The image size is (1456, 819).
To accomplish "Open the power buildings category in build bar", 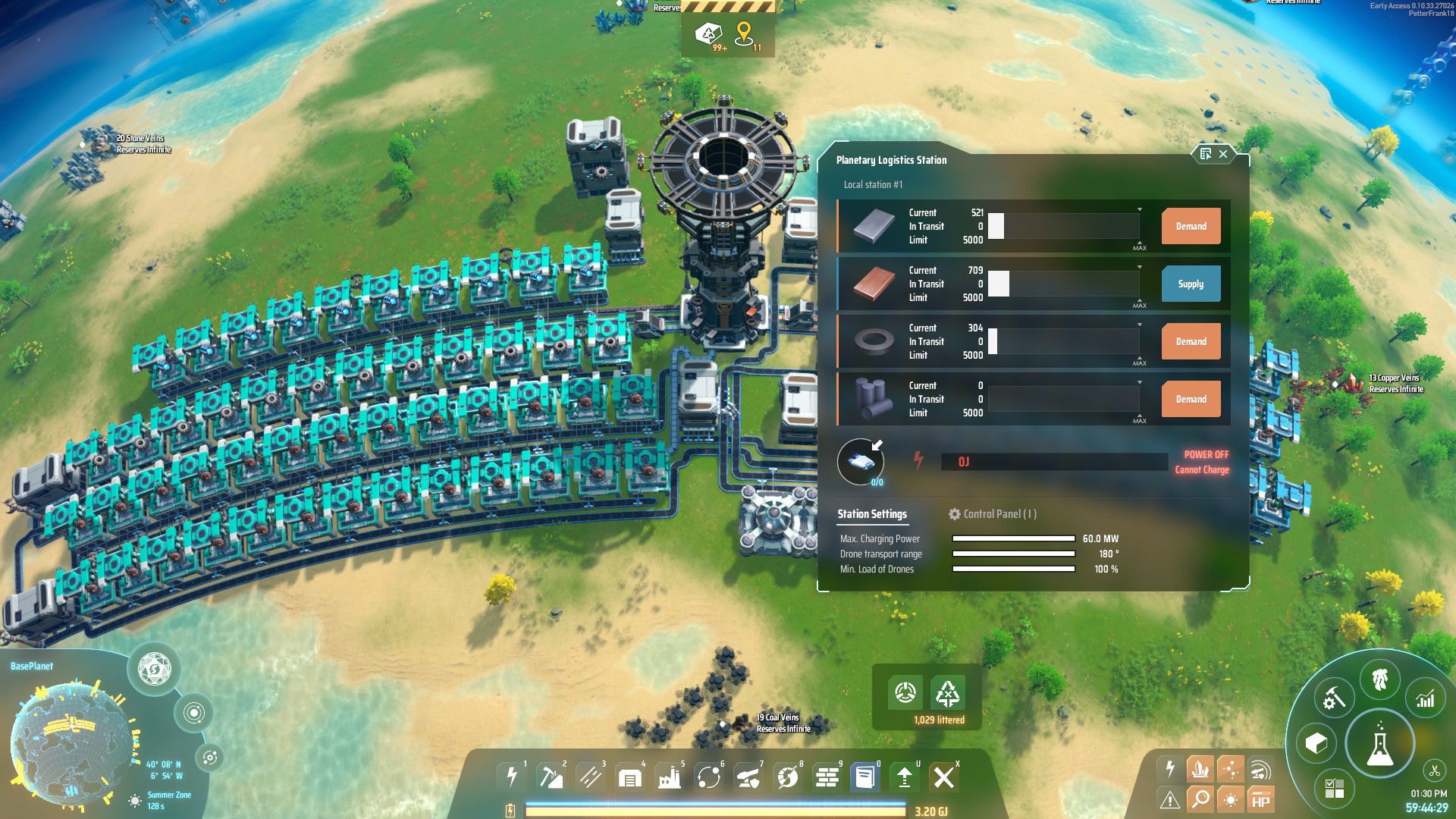I will (x=512, y=777).
